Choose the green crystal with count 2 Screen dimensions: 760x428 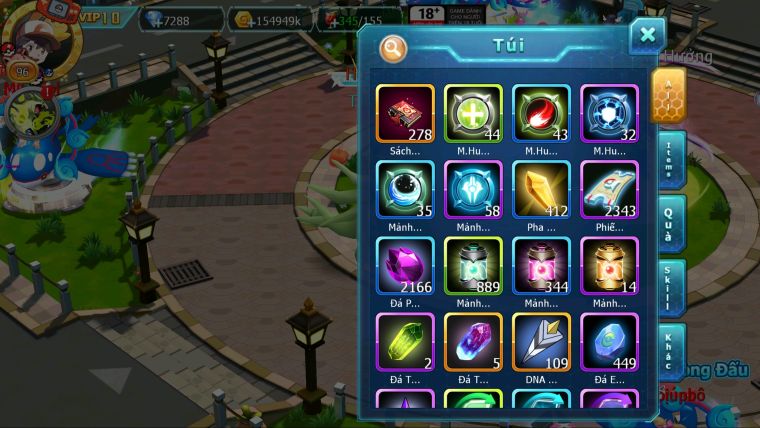(x=405, y=342)
